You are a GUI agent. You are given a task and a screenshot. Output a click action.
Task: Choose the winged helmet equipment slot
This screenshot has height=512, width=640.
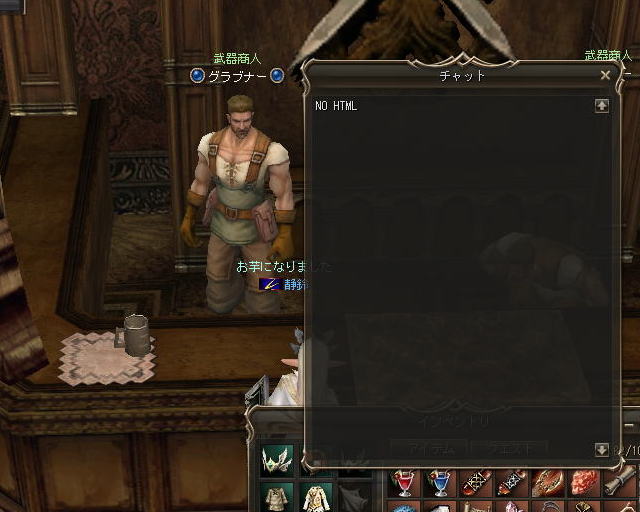[x=277, y=459]
